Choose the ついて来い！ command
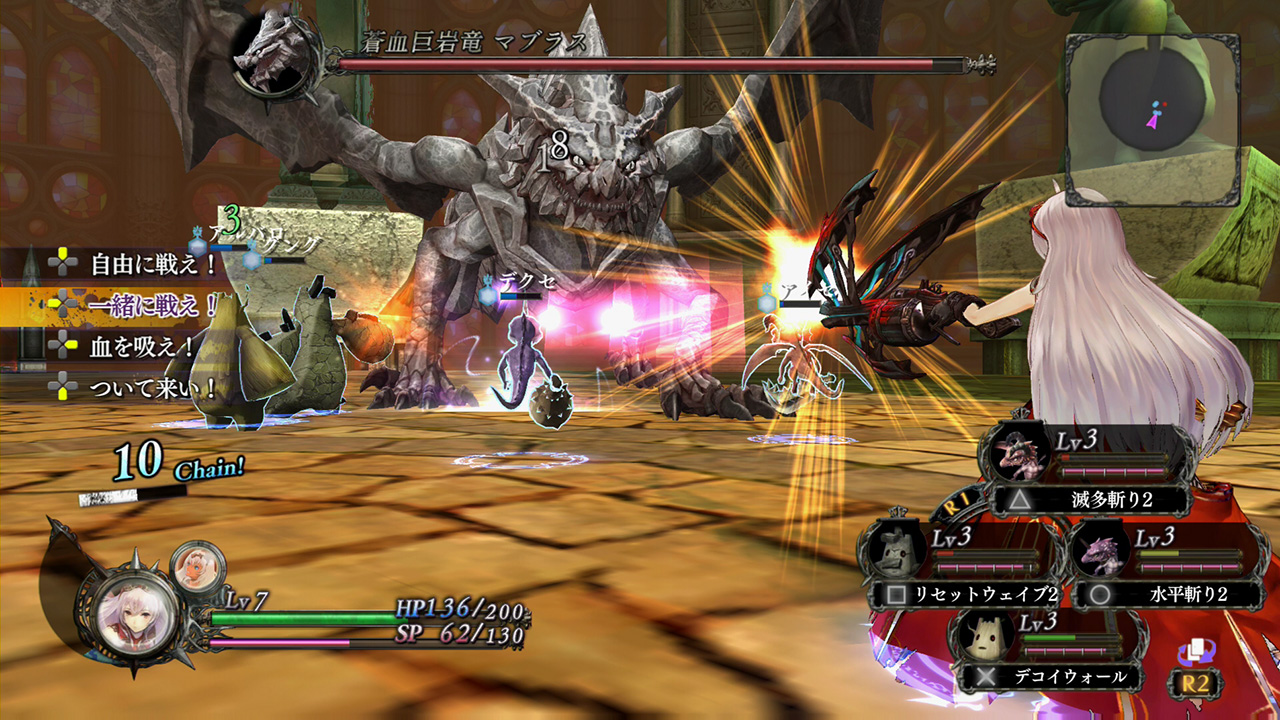 click(x=154, y=386)
